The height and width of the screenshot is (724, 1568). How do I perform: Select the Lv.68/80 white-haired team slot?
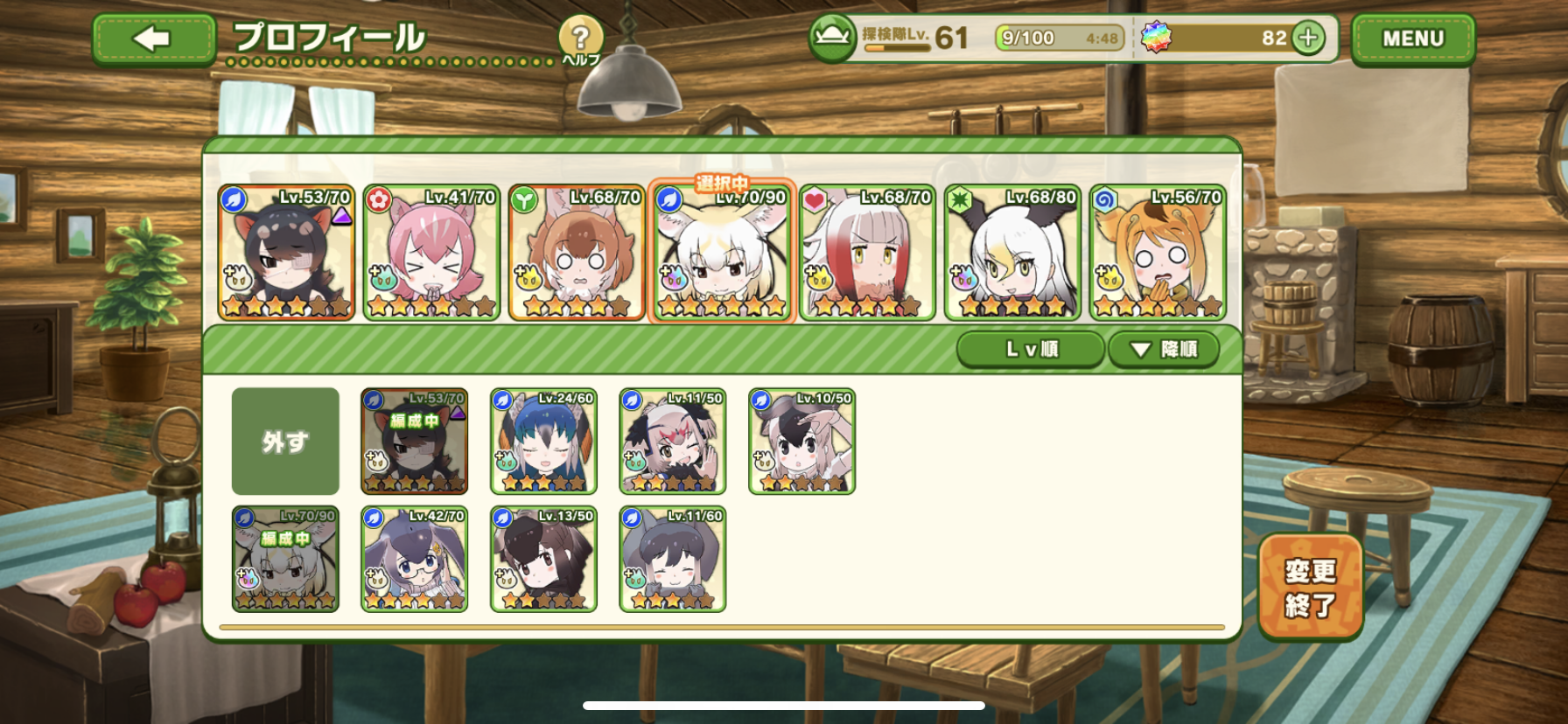coord(1012,253)
